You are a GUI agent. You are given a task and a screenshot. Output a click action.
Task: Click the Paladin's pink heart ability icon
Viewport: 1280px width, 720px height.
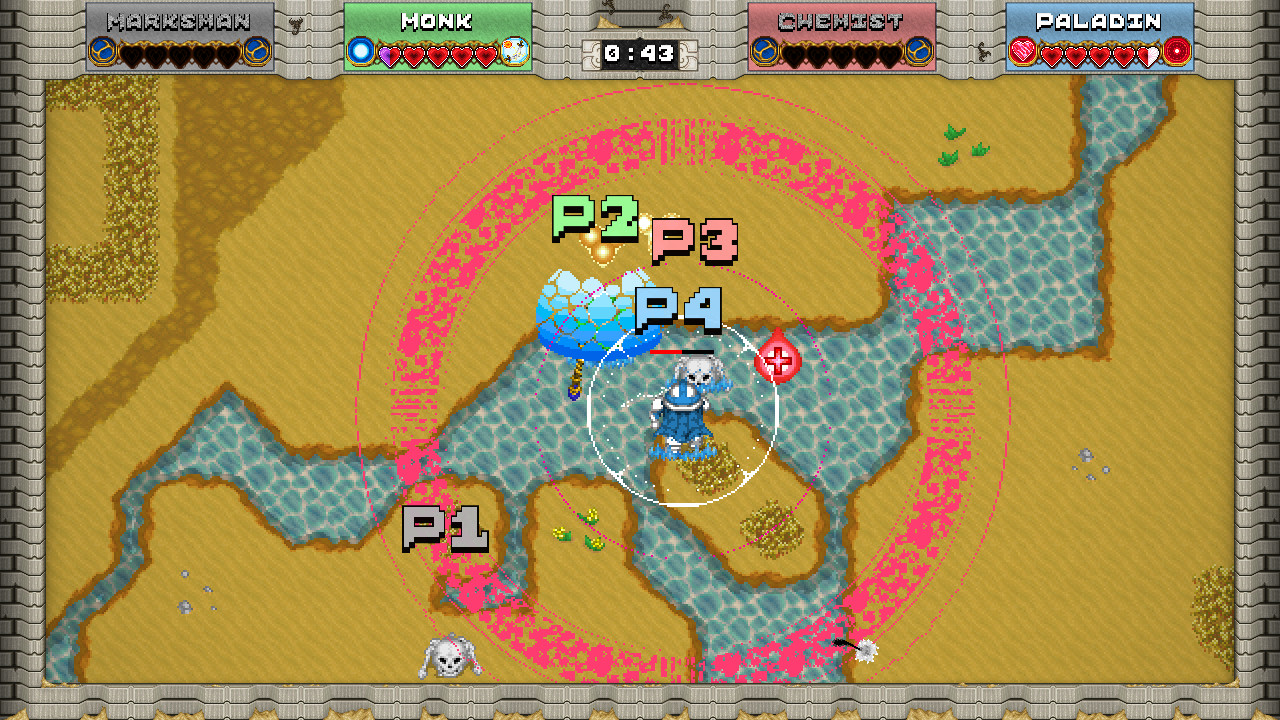(x=1022, y=52)
